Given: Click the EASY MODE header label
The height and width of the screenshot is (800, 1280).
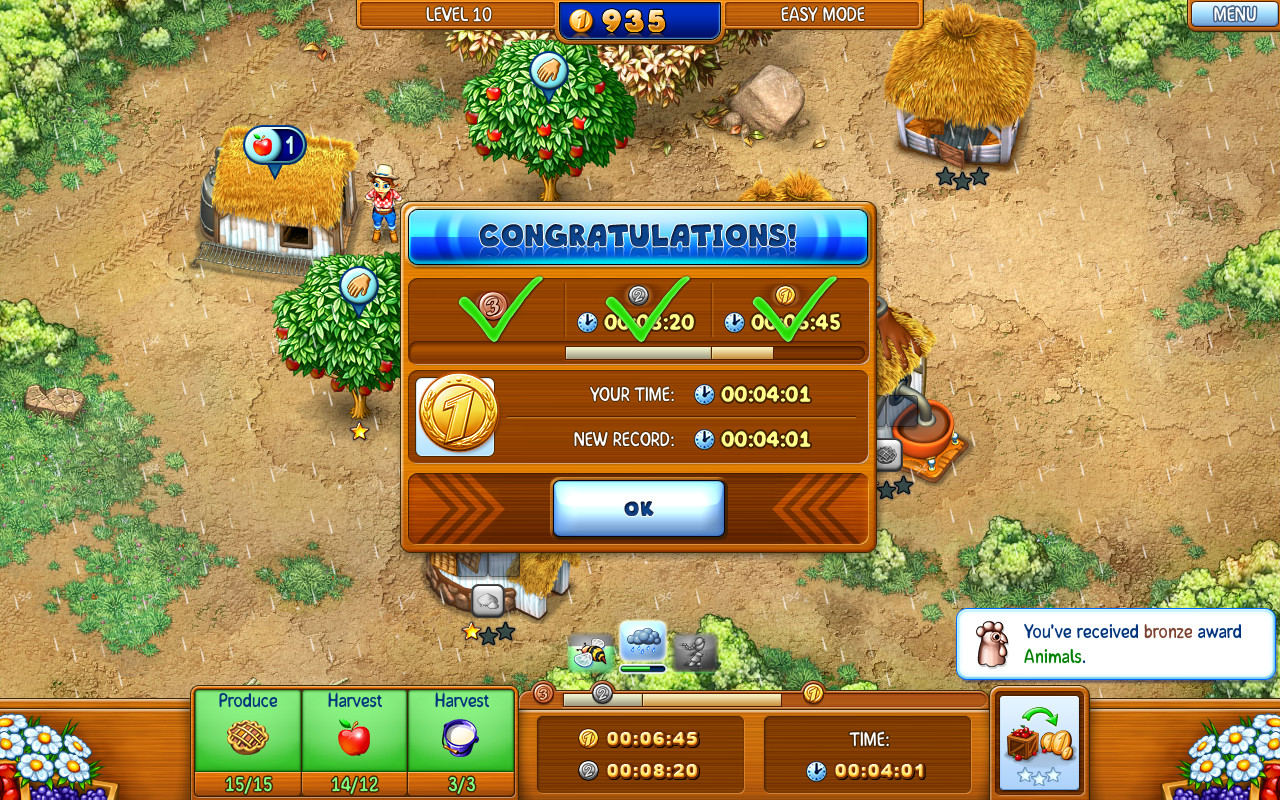Looking at the screenshot, I should coord(822,14).
